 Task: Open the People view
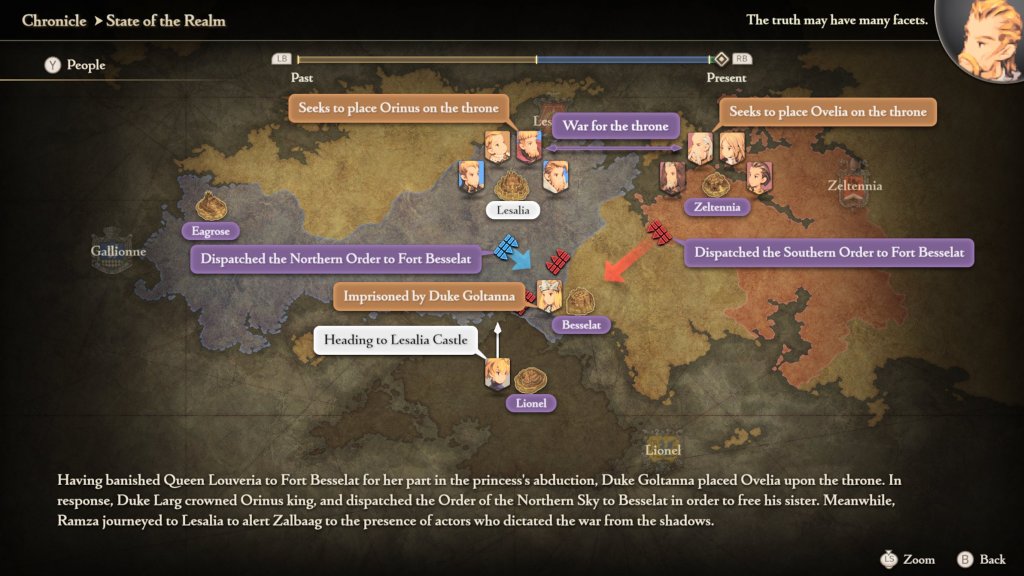(x=74, y=65)
